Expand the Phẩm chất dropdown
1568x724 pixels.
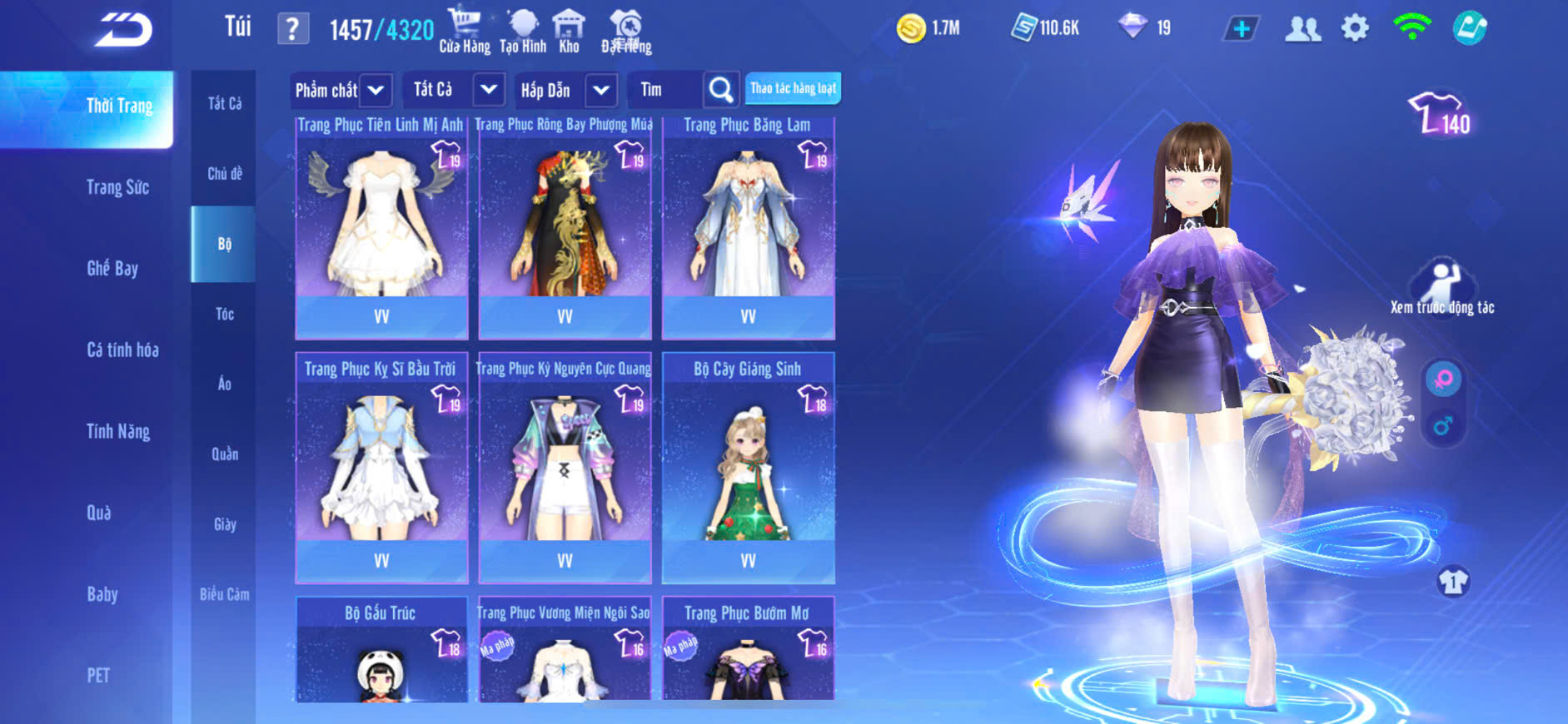376,90
